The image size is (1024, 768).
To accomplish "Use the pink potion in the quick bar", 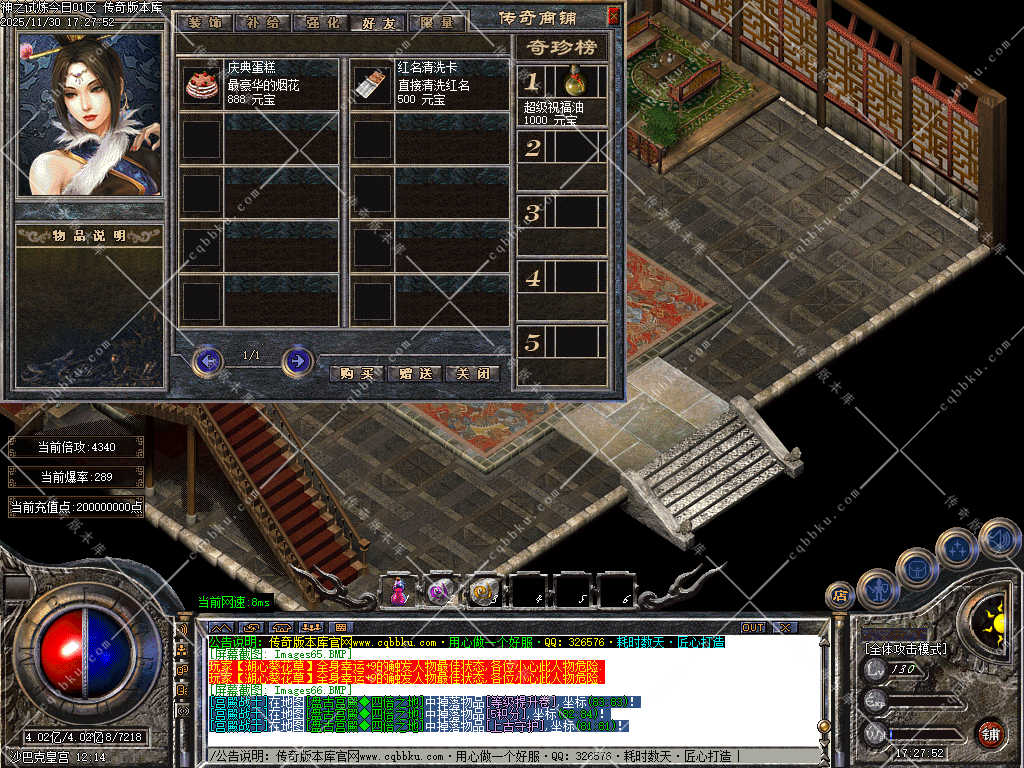I will (398, 590).
